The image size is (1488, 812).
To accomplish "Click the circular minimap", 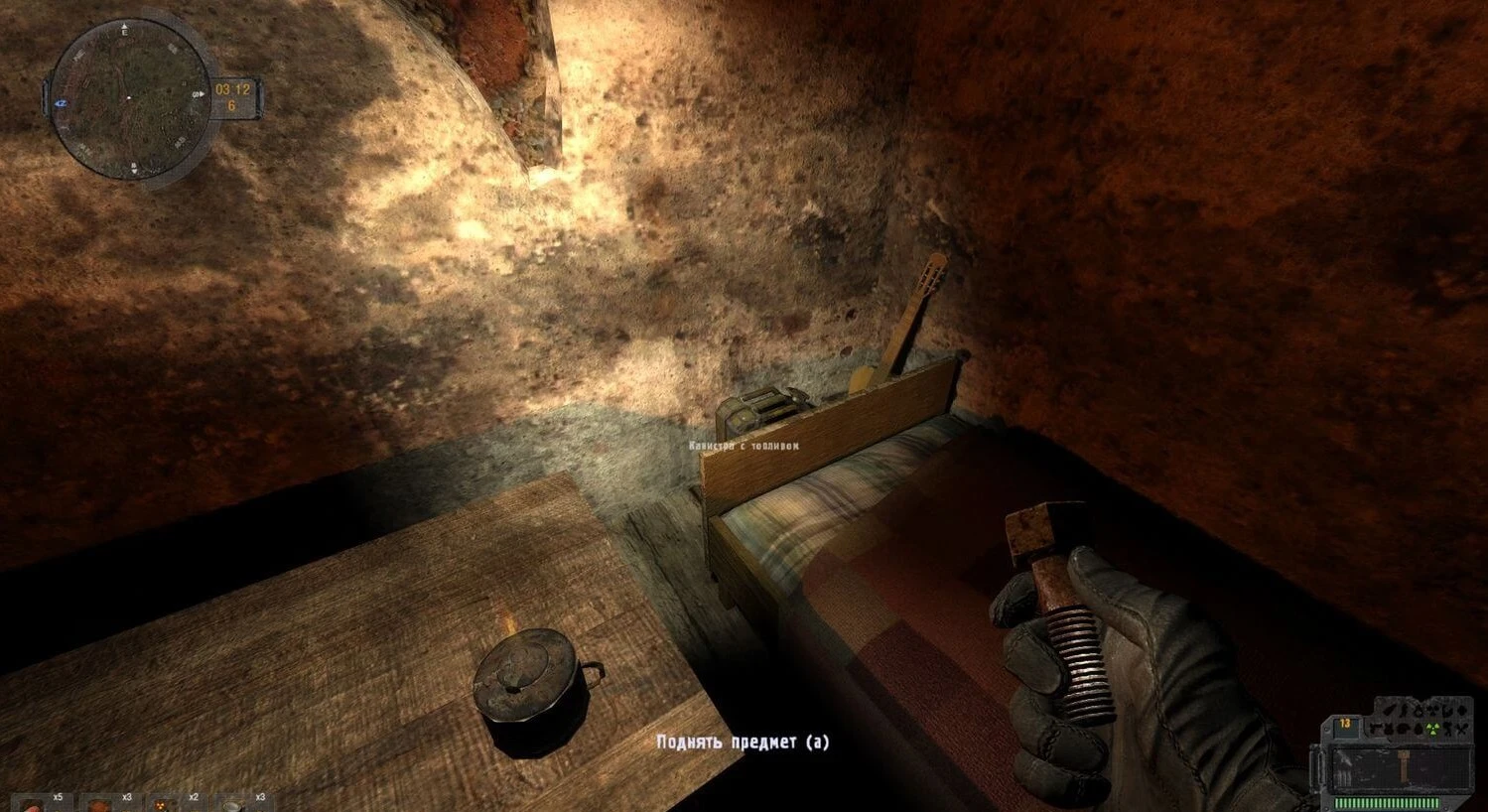I will point(128,98).
